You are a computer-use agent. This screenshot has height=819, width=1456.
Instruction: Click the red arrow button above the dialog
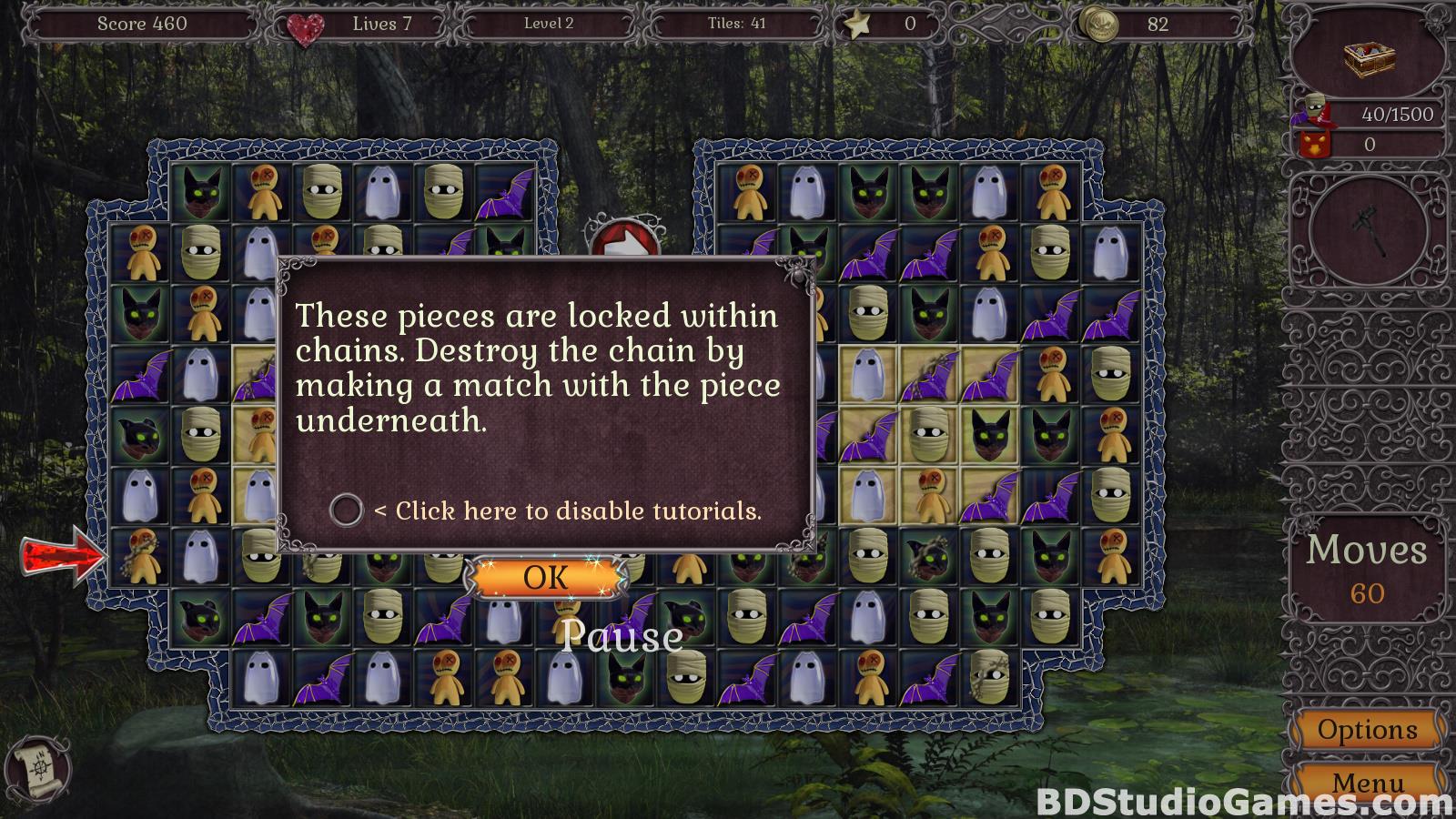[622, 241]
